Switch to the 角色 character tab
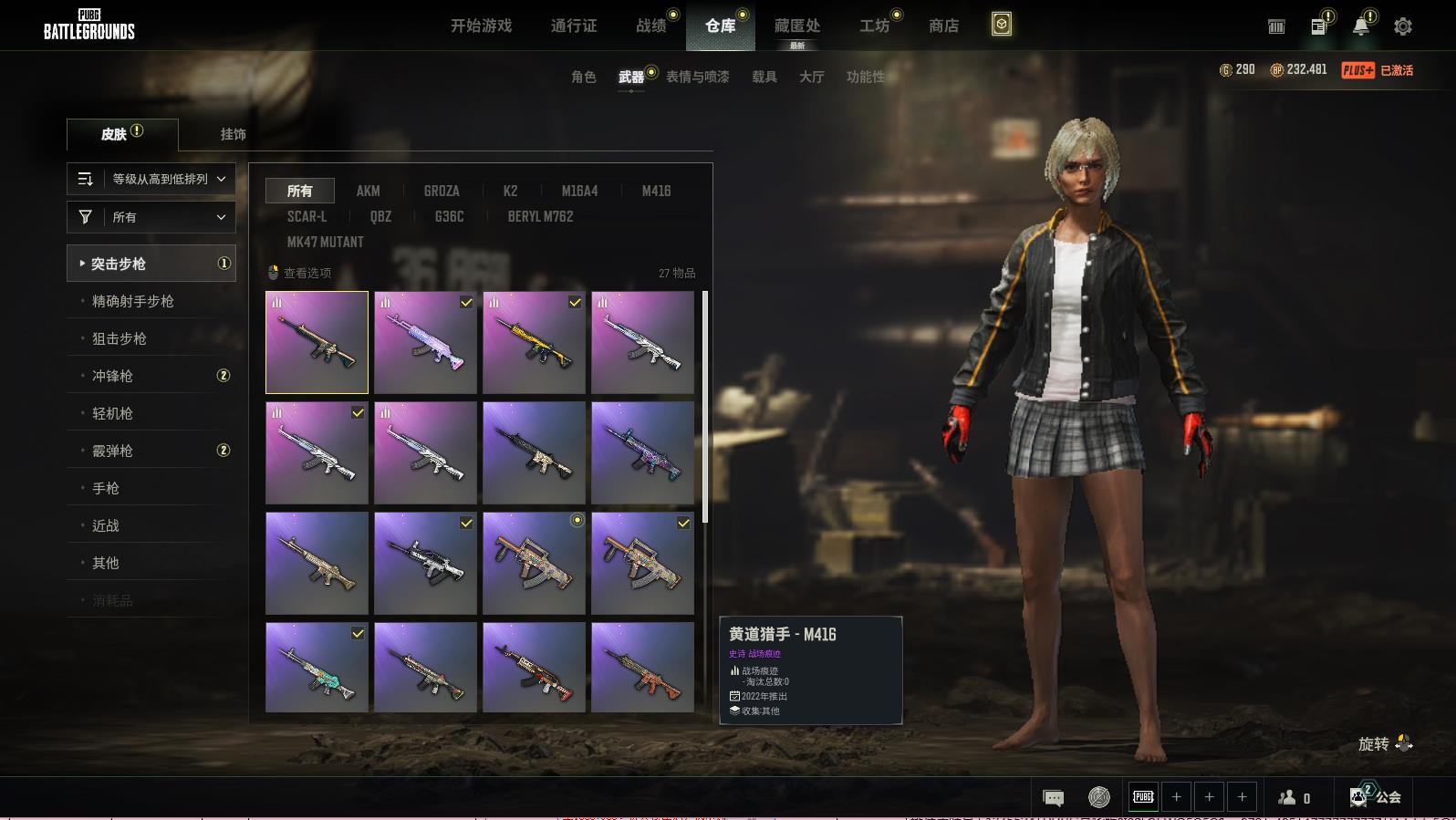 coord(584,77)
